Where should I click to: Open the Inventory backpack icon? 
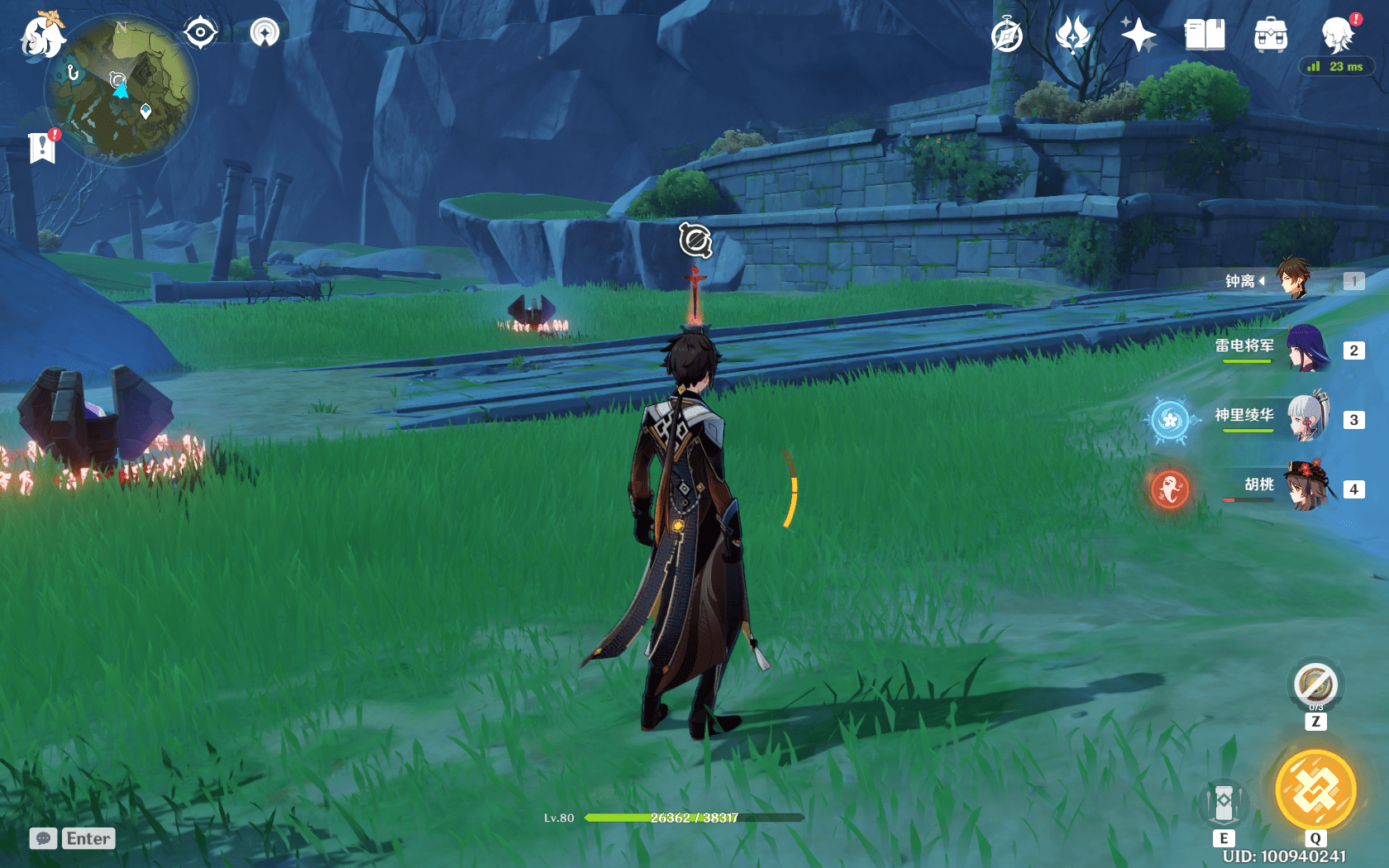click(x=1271, y=36)
